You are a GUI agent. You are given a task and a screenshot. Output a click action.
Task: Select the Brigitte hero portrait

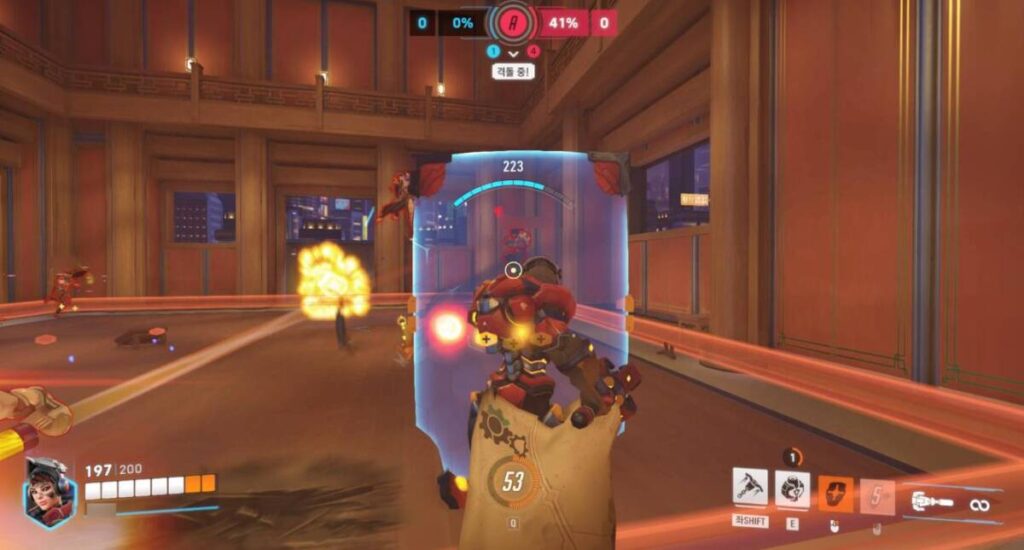point(50,491)
